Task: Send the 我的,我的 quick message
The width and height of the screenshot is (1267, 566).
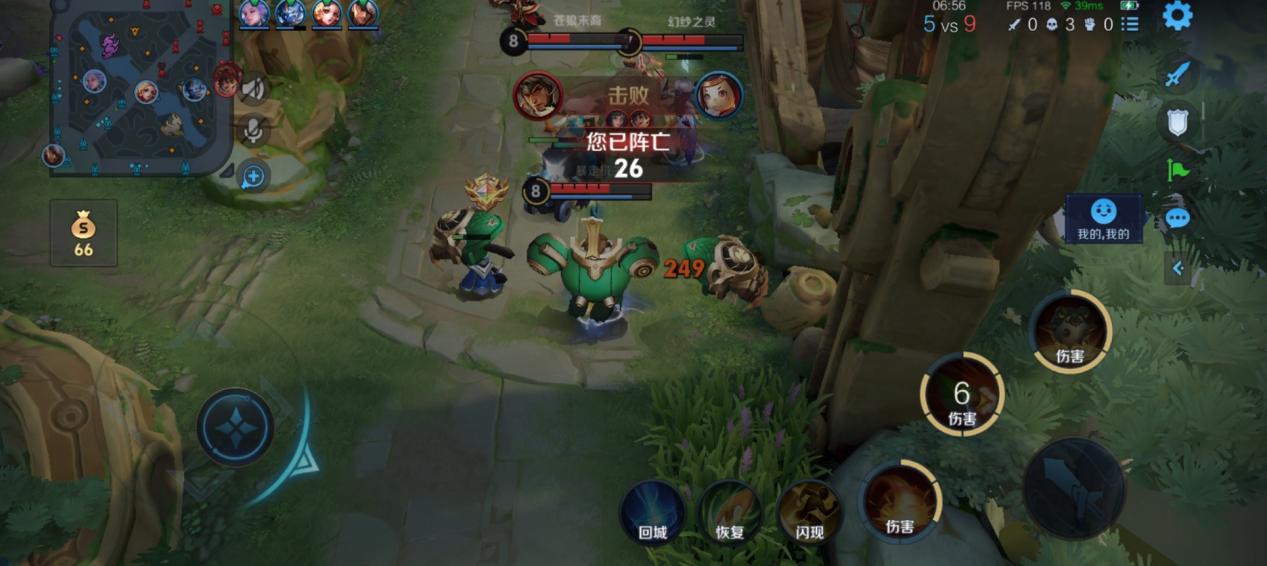Action: click(1103, 219)
